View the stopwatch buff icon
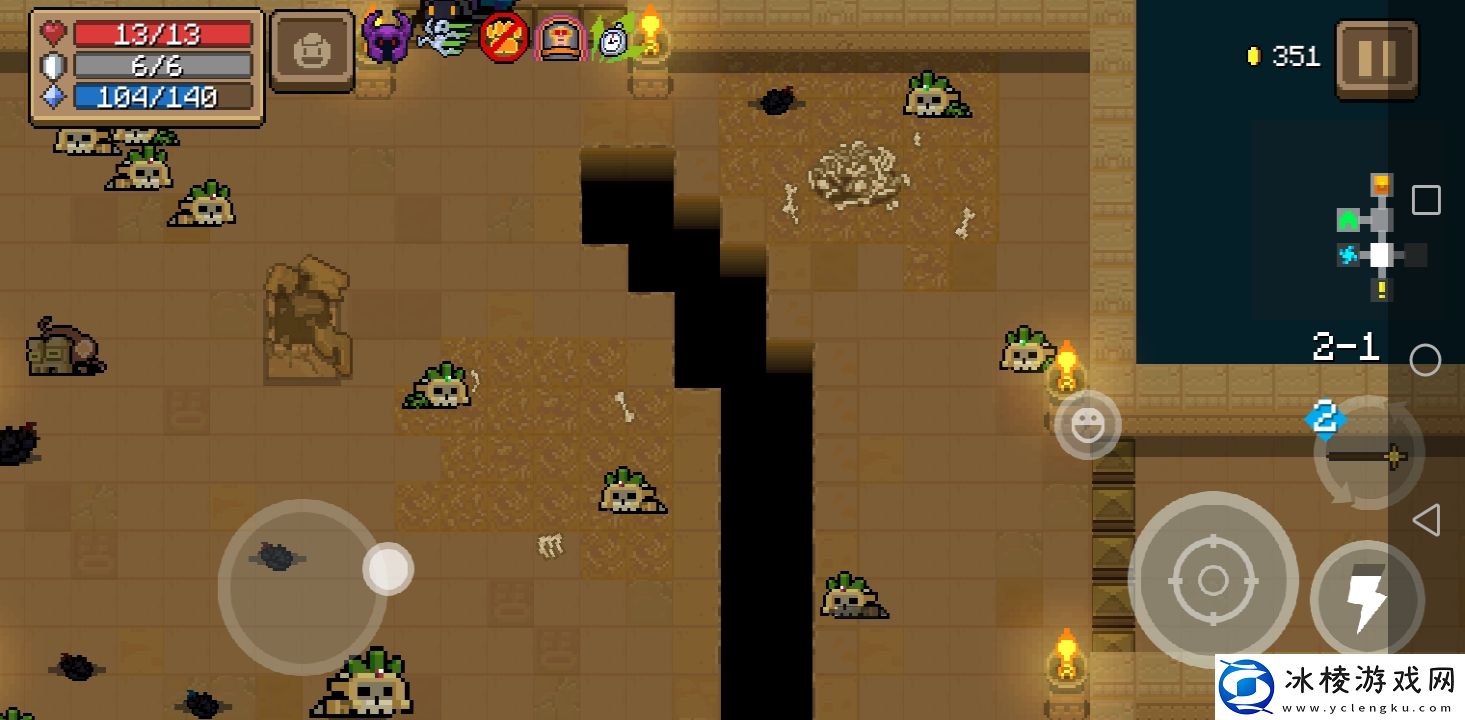Screen dimensions: 1465x720 pyautogui.click(x=613, y=39)
